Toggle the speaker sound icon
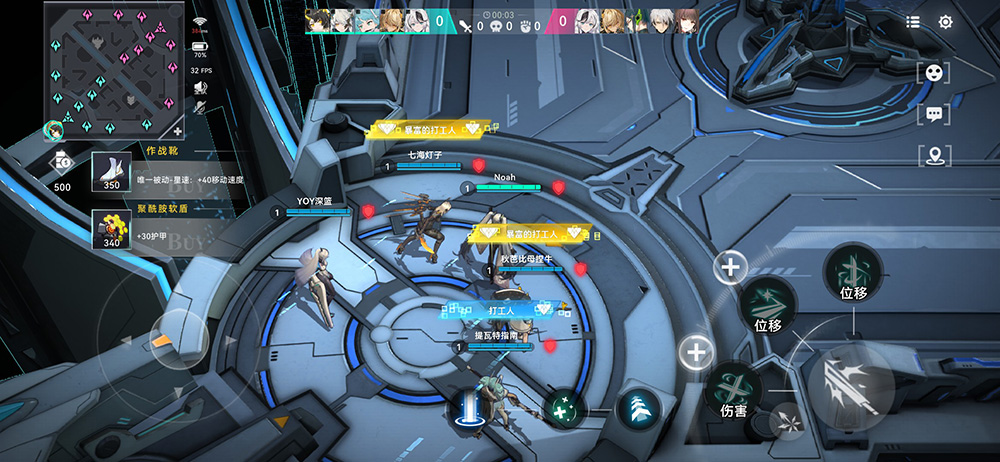 click(200, 88)
